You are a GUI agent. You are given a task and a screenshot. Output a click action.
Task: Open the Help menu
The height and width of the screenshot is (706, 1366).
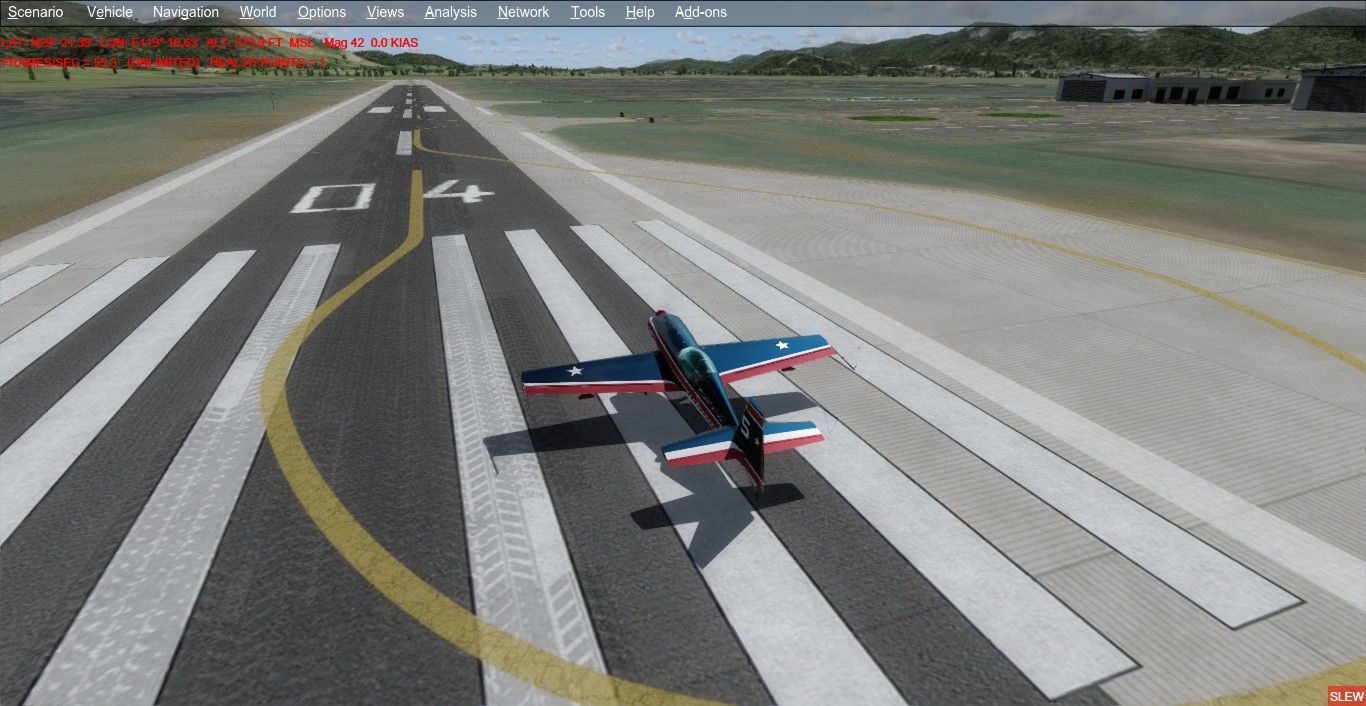point(640,12)
